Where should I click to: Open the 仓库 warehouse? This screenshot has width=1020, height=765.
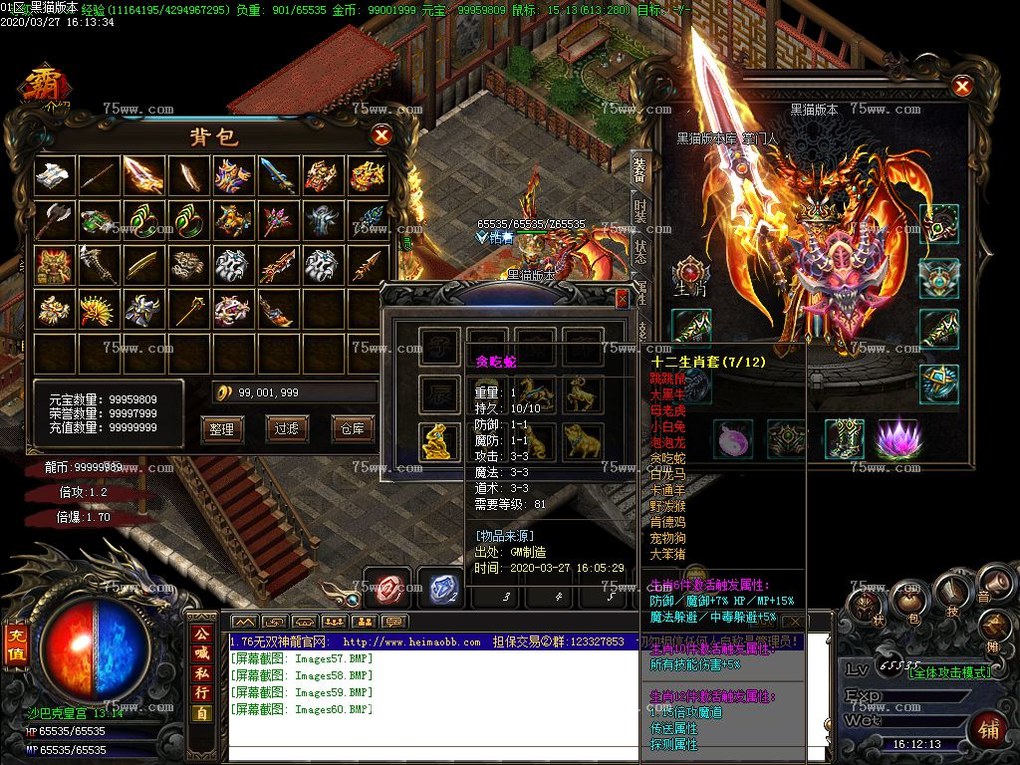click(347, 429)
